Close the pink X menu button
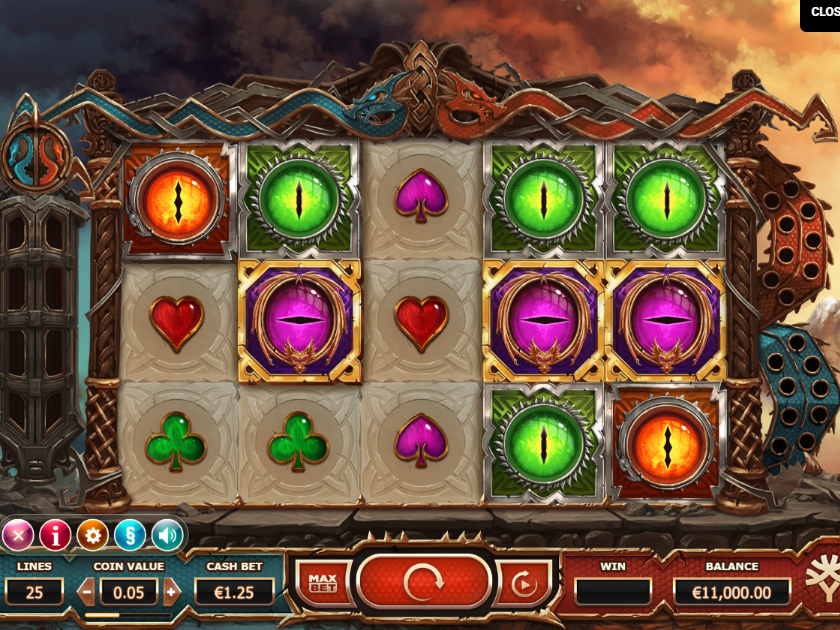 (x=18, y=536)
